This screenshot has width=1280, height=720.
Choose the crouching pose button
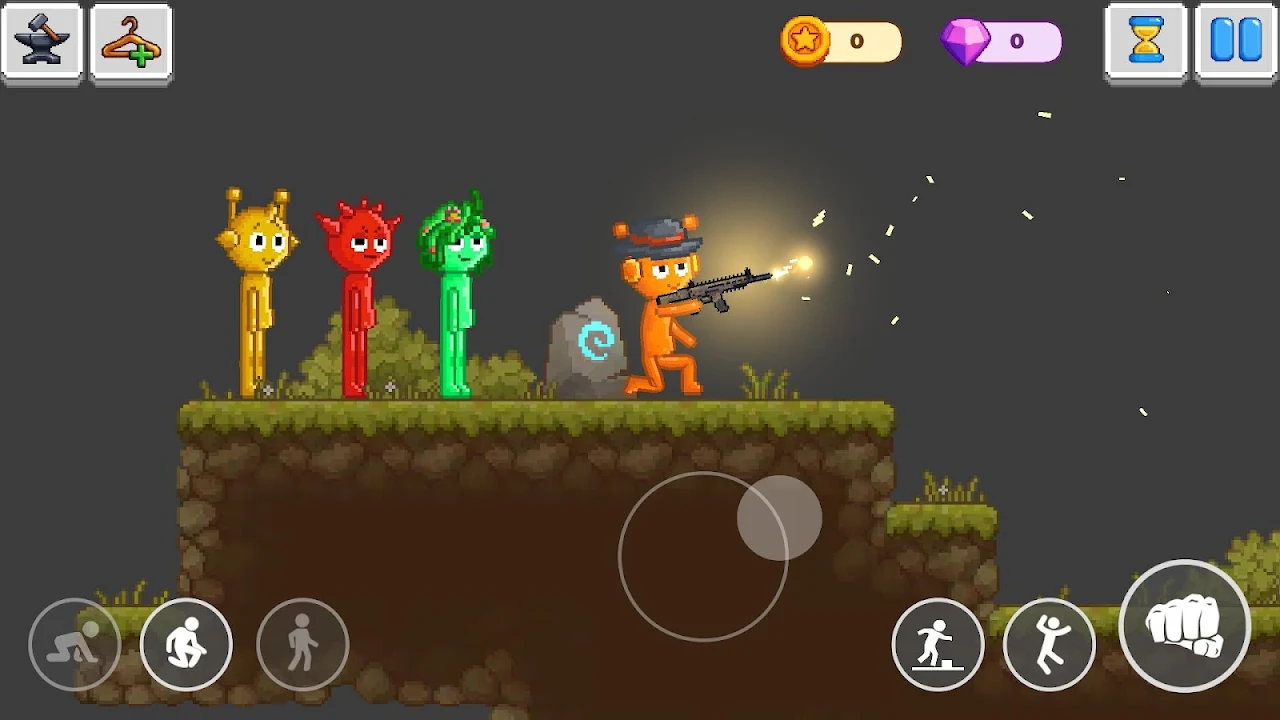187,645
